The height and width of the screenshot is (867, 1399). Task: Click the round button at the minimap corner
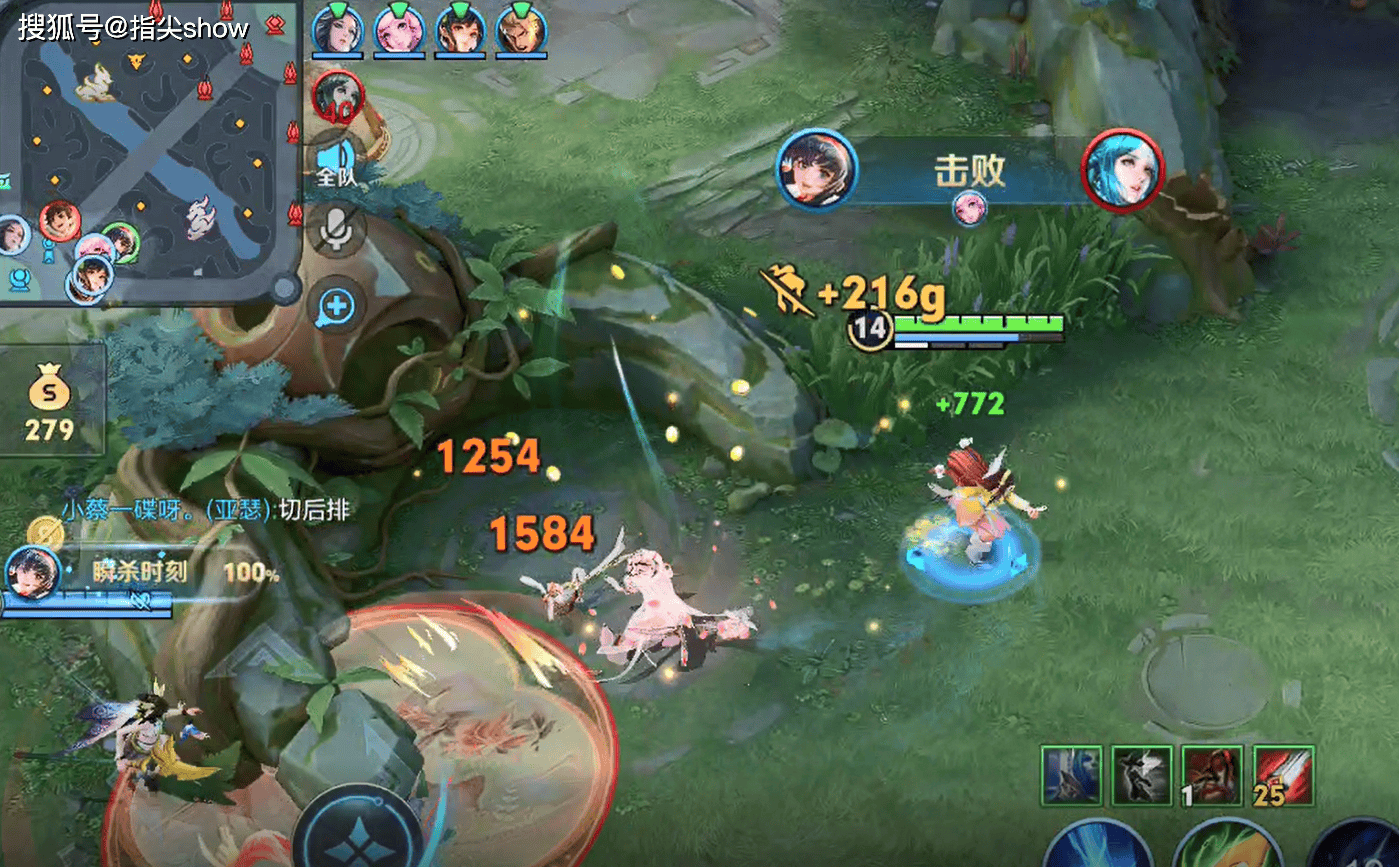coord(285,290)
